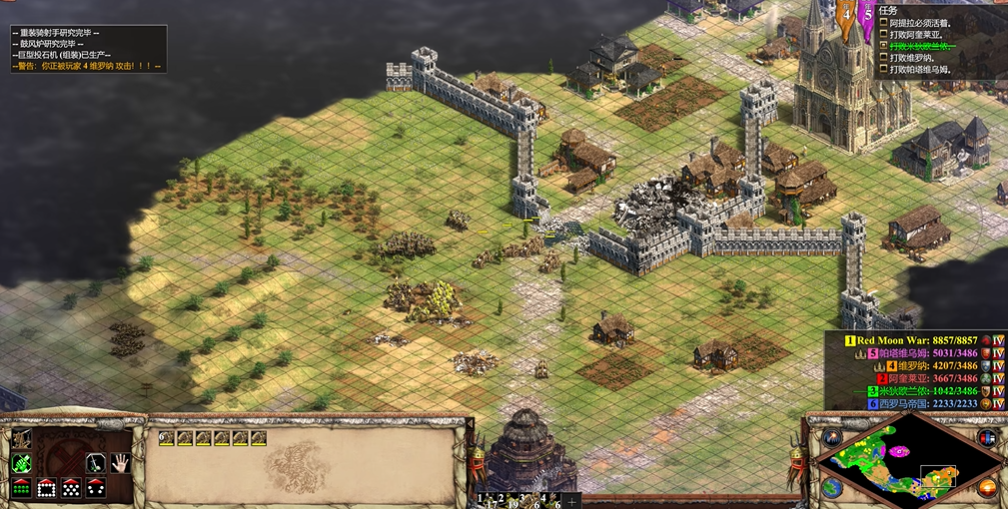Image resolution: width=1008 pixels, height=509 pixels.
Task: Select the hollow box formation icon
Action: 46,488
